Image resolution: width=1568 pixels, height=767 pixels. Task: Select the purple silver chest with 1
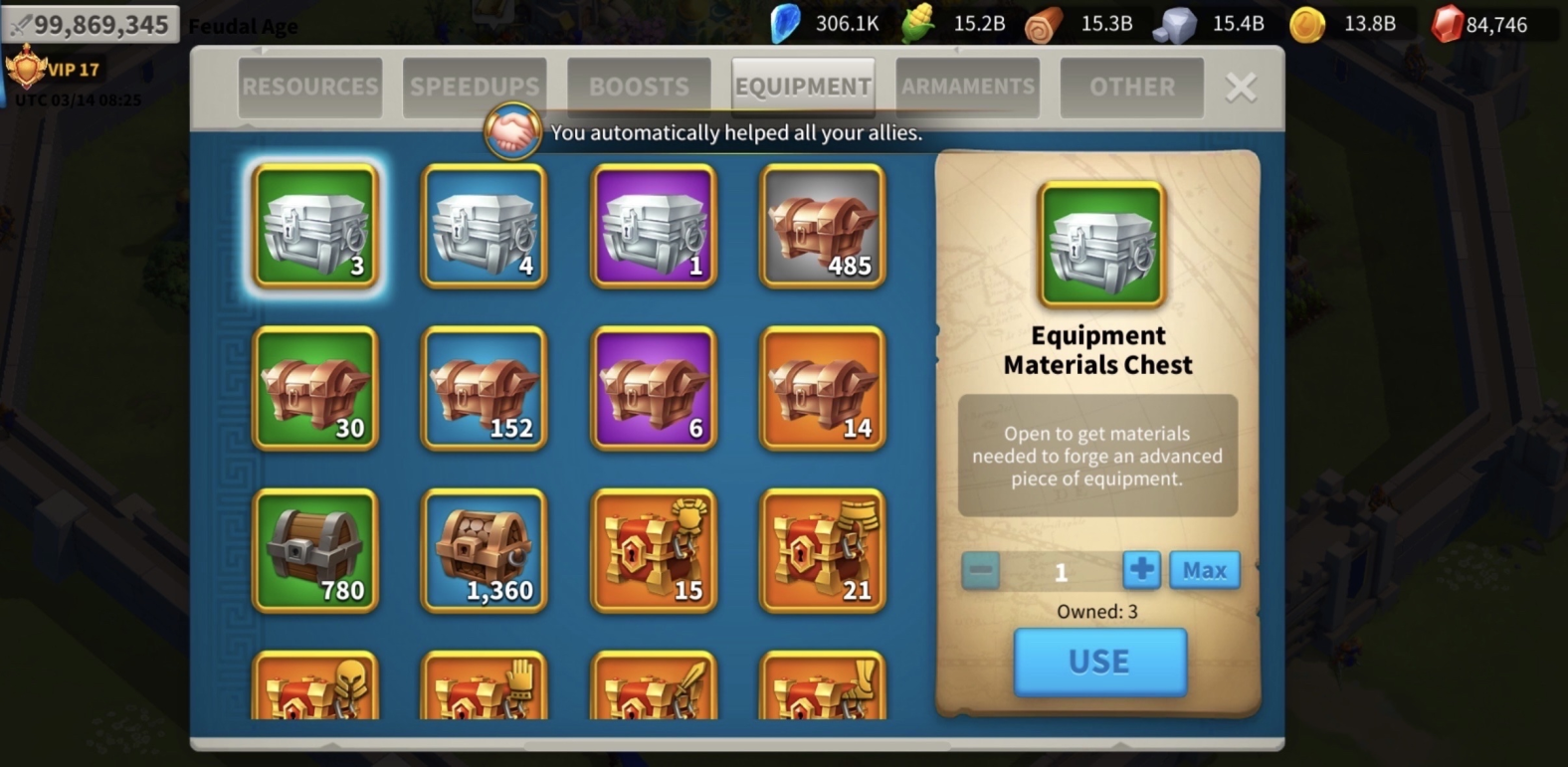click(x=654, y=227)
